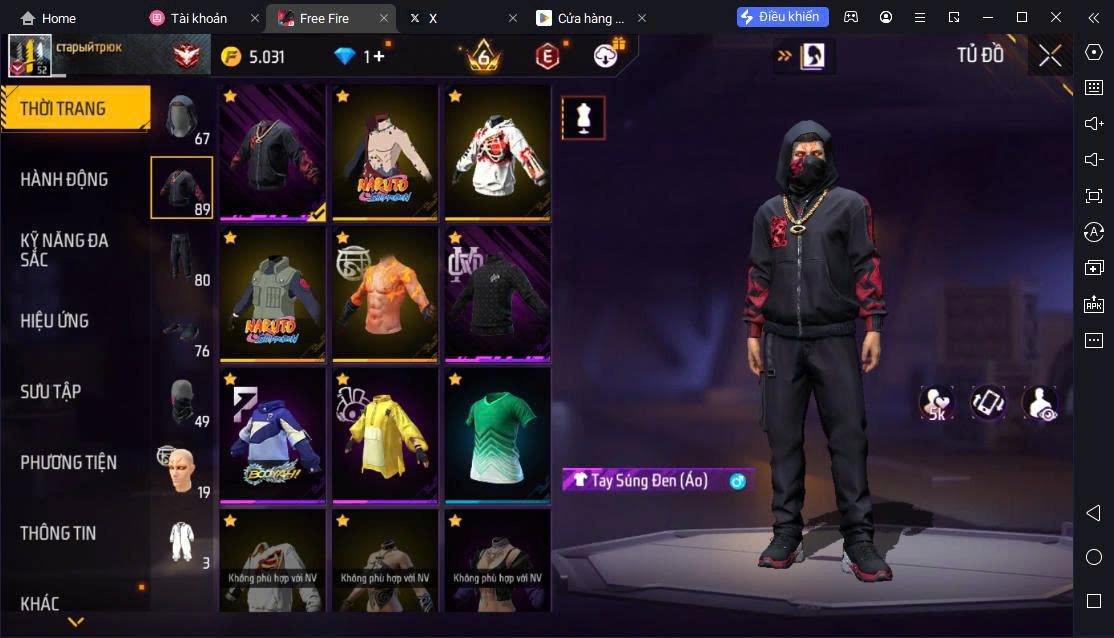Pick the green chevron t-shirt

point(497,435)
